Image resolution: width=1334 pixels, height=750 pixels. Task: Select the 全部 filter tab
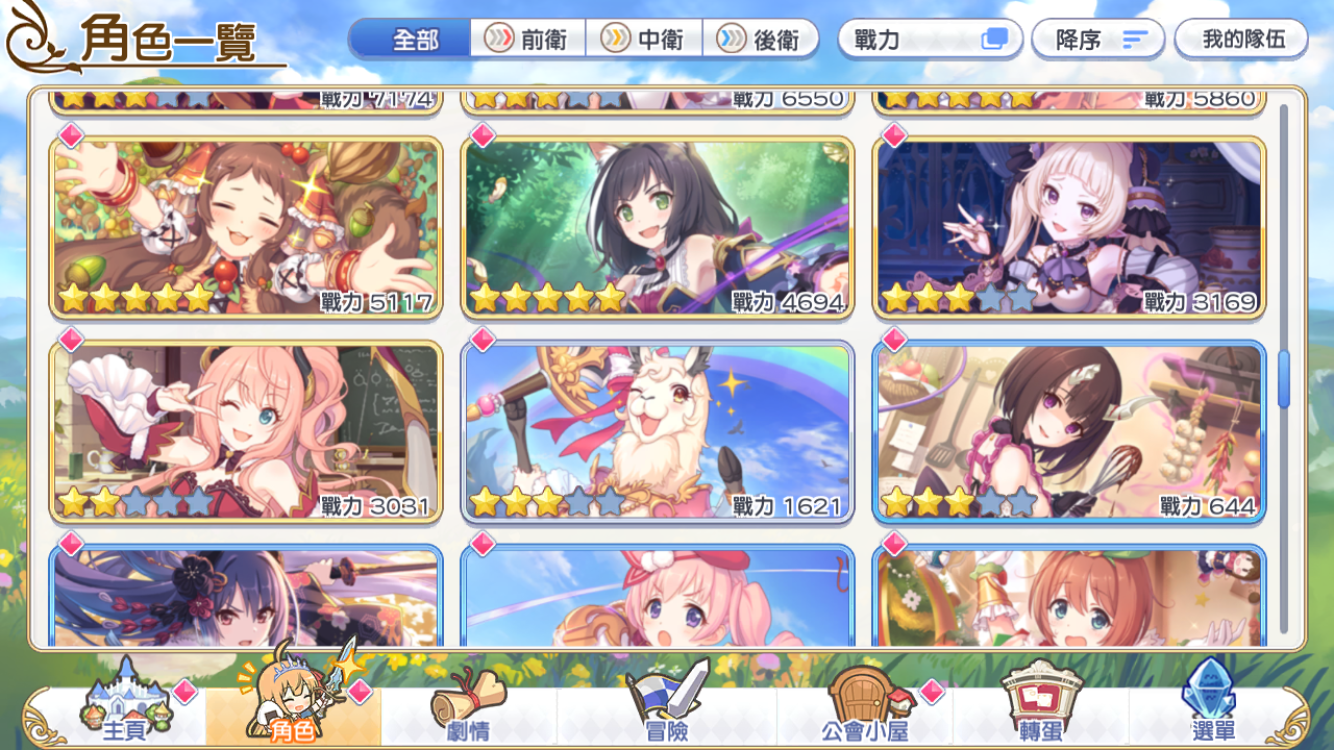[411, 39]
